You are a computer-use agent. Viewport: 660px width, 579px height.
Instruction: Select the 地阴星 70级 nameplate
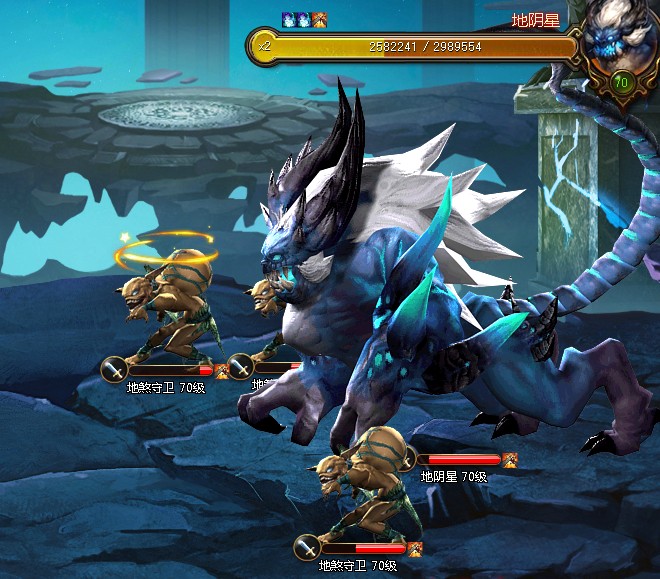pyautogui.click(x=453, y=477)
